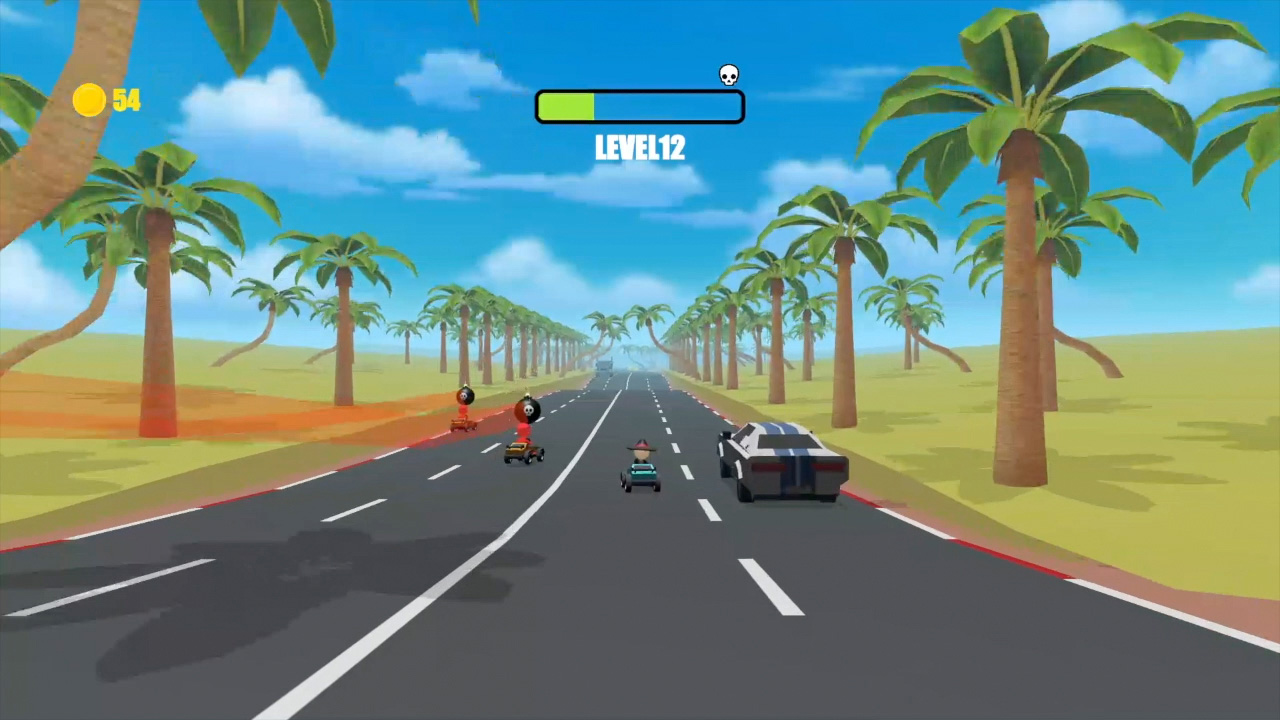Click the green level progress bar
The image size is (1280, 720).
(568, 106)
